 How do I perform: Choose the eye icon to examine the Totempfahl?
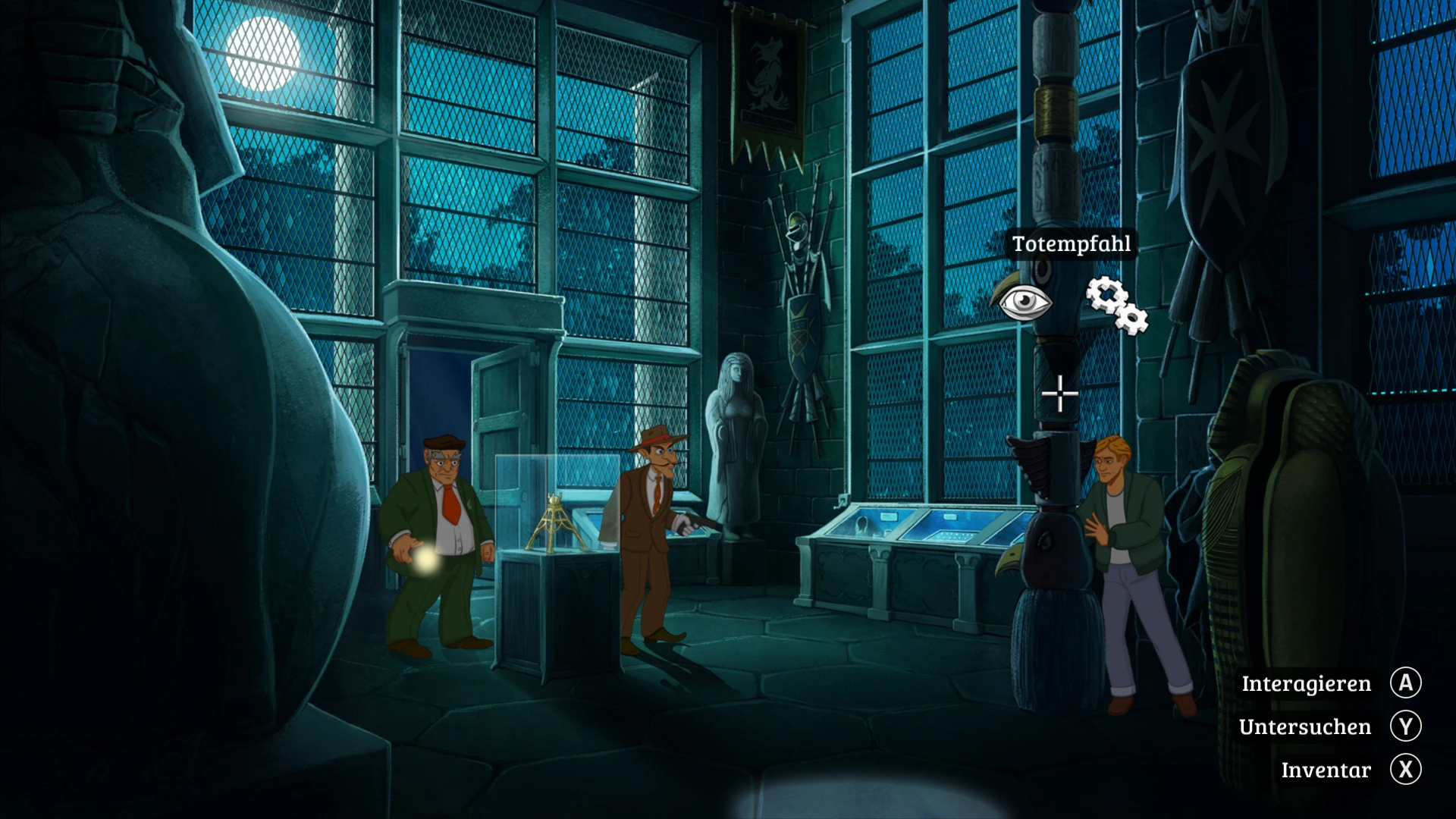pyautogui.click(x=1025, y=303)
